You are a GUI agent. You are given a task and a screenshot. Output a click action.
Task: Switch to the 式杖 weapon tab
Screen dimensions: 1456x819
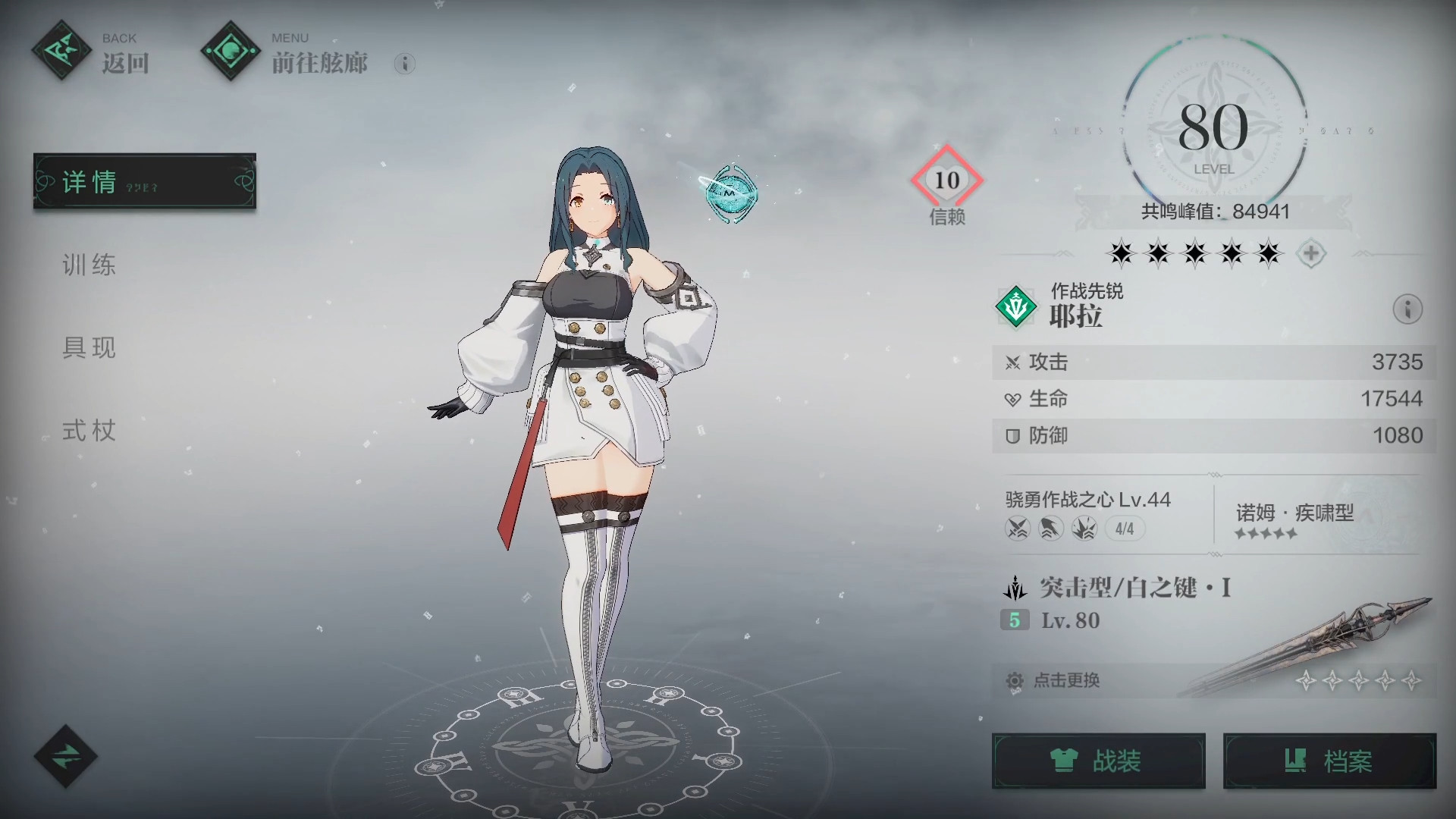[89, 431]
